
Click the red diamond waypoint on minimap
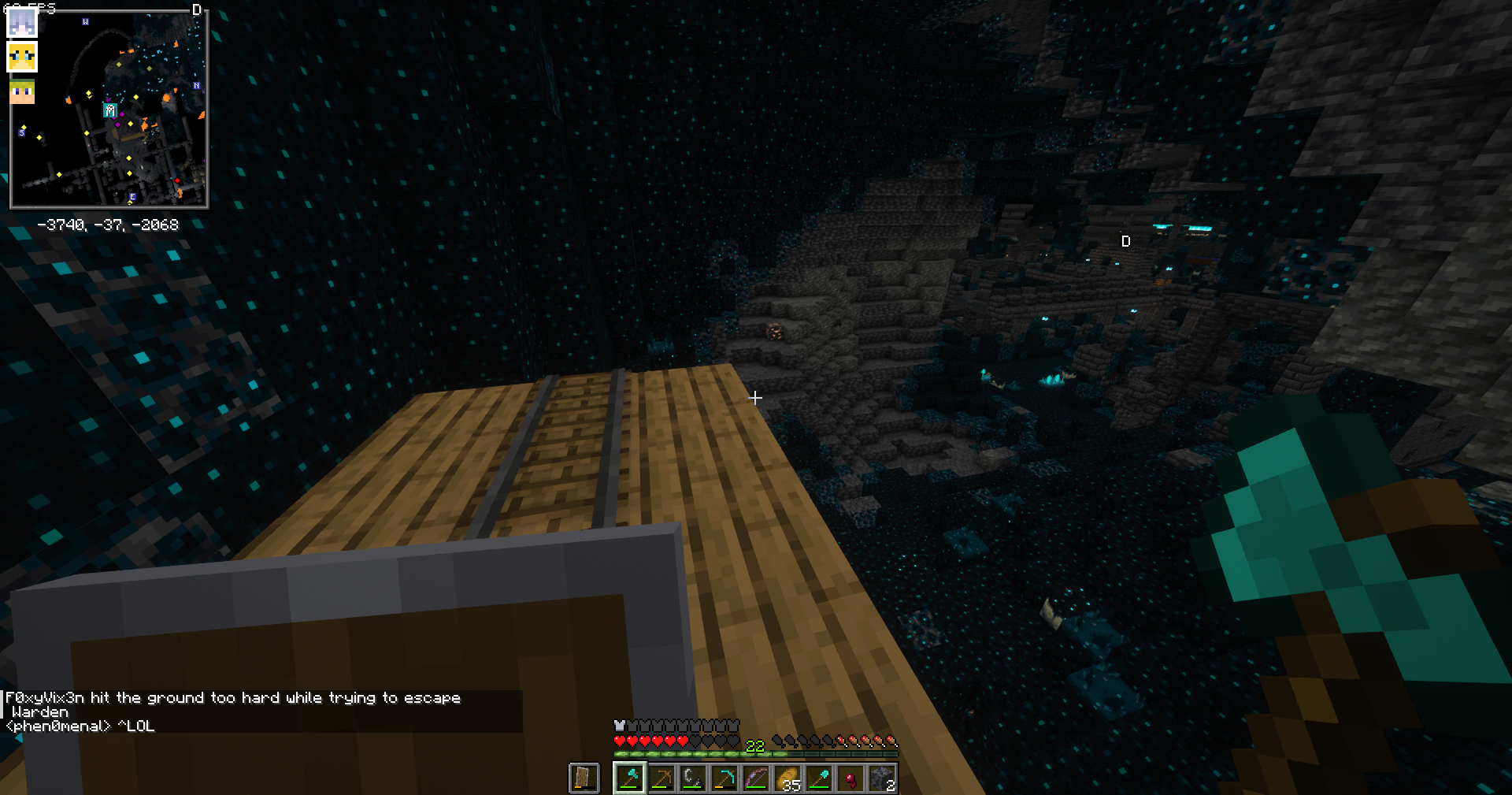178,181
